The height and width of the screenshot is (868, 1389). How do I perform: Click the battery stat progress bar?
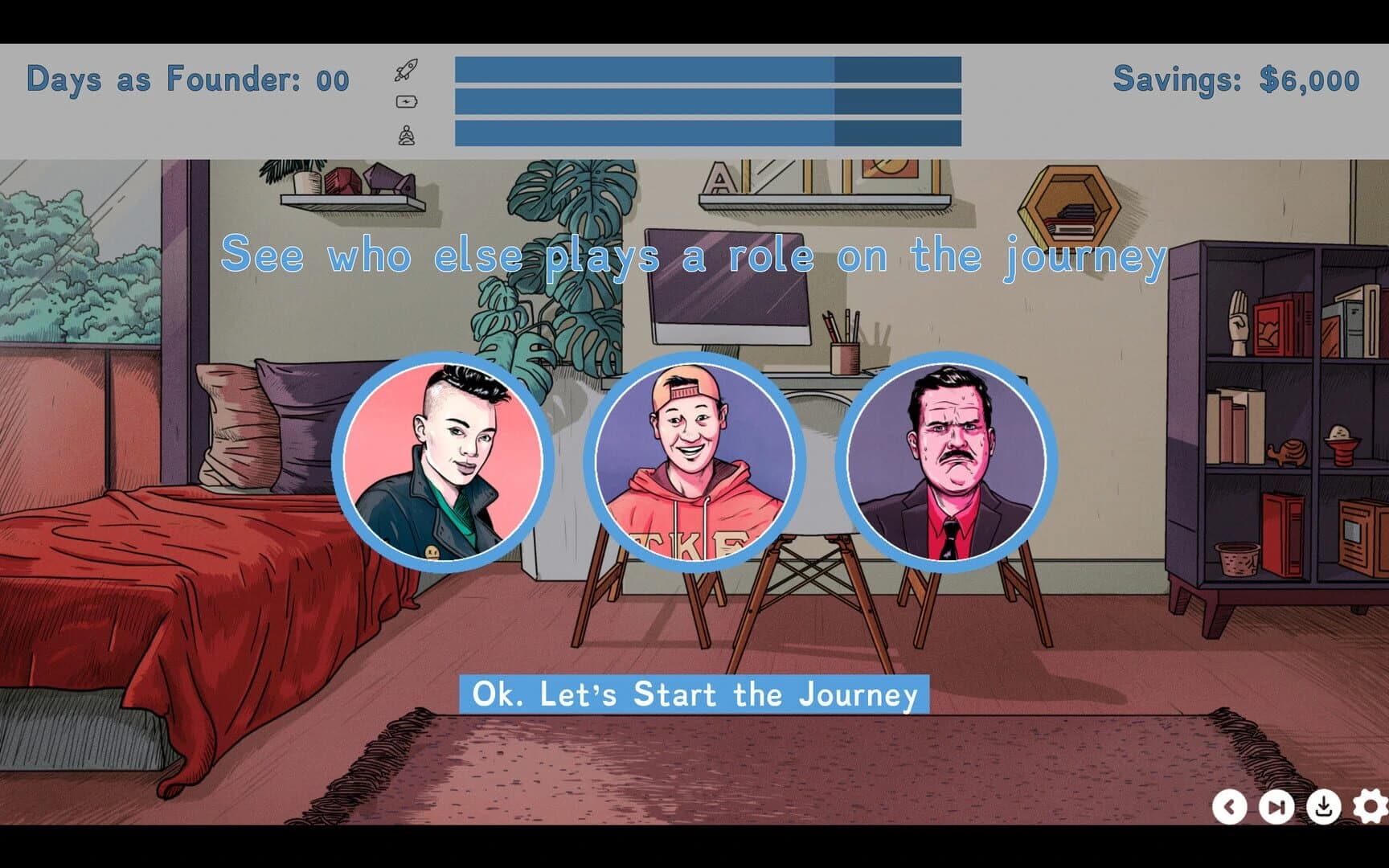coord(707,100)
